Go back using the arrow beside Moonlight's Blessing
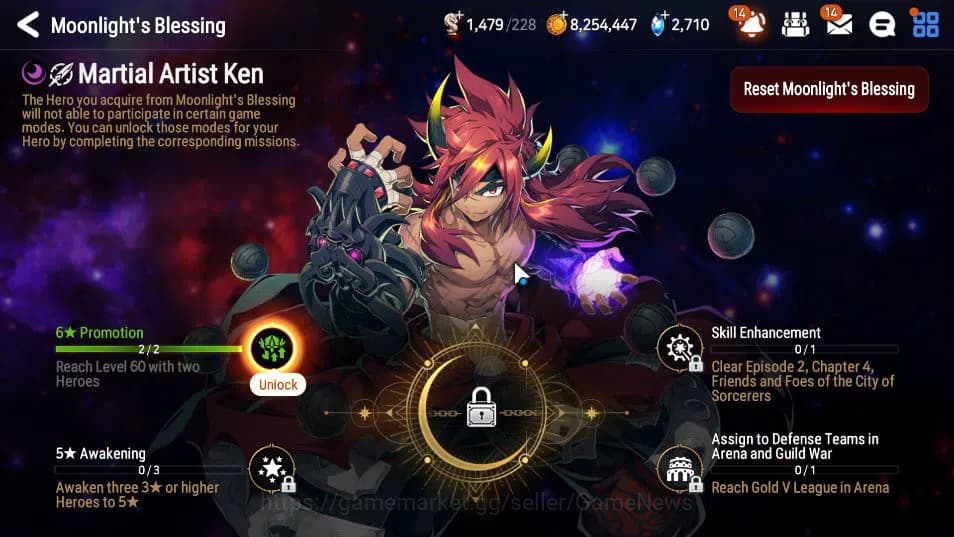954x537 pixels. pos(27,25)
